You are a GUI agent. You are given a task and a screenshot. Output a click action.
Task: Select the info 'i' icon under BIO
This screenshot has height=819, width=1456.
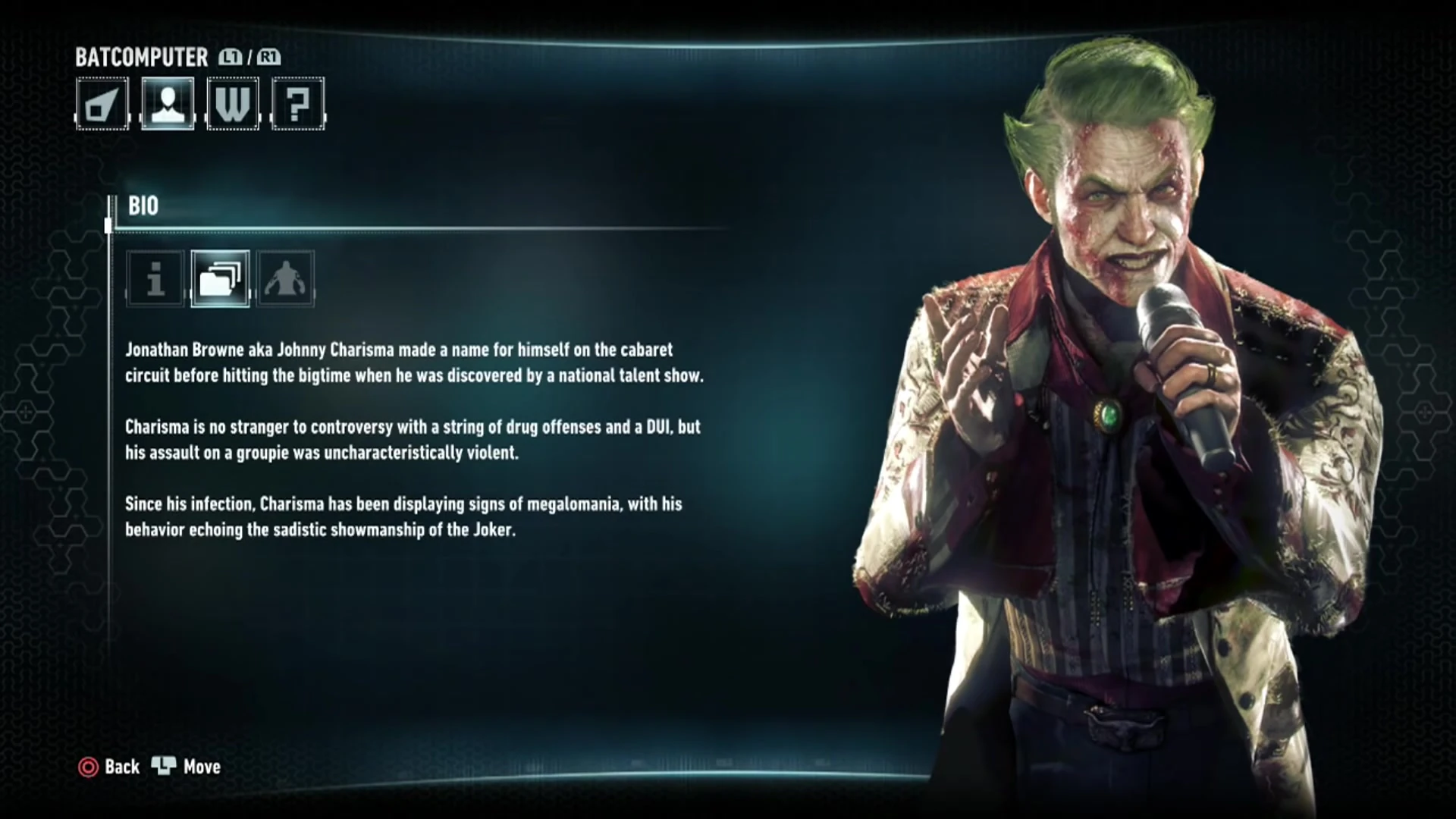[154, 280]
